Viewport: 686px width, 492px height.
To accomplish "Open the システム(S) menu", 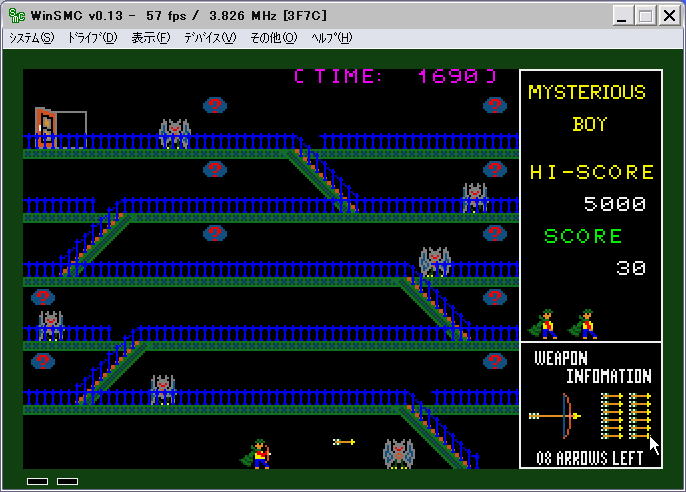I will (31, 38).
